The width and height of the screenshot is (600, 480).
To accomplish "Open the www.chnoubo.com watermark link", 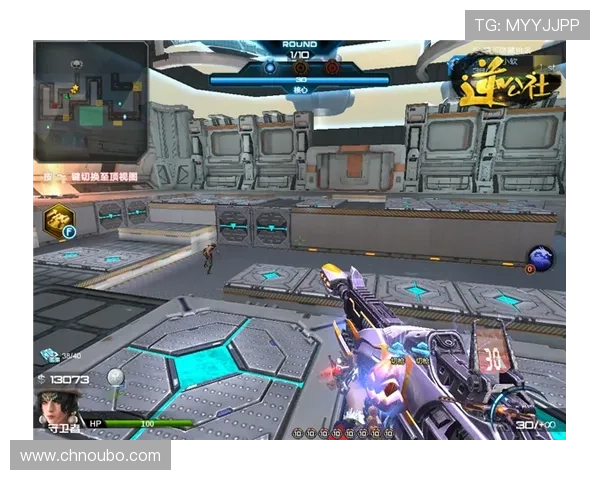I will (x=91, y=456).
